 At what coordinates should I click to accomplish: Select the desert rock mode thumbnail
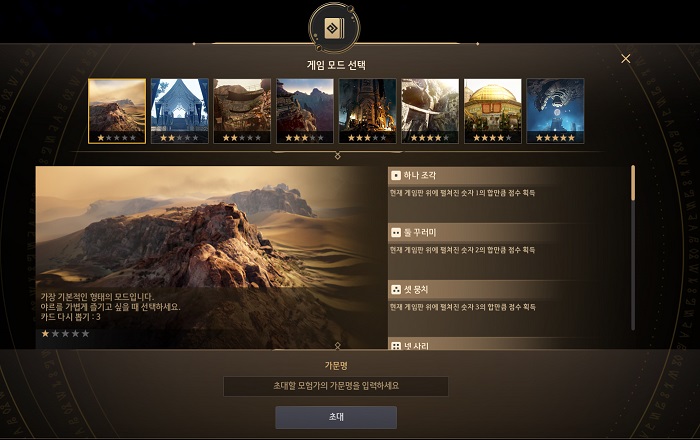coord(117,110)
